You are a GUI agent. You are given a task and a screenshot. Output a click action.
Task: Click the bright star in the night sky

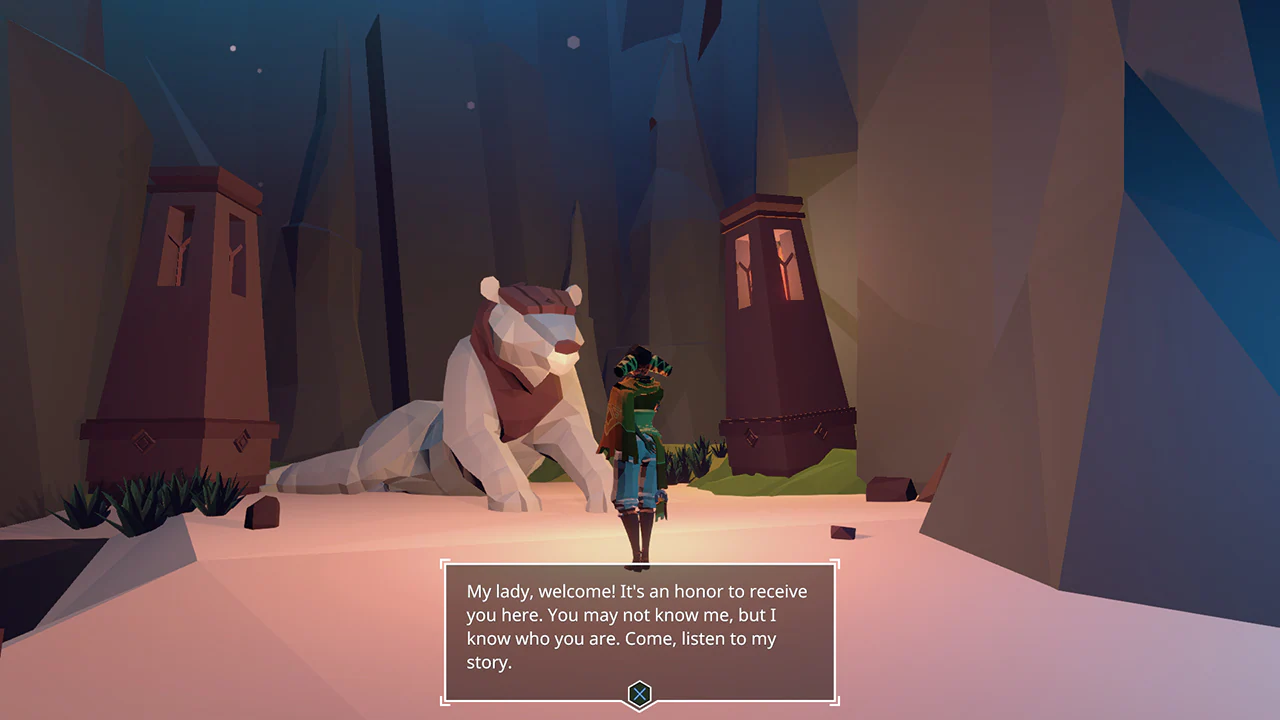pyautogui.click(x=573, y=40)
